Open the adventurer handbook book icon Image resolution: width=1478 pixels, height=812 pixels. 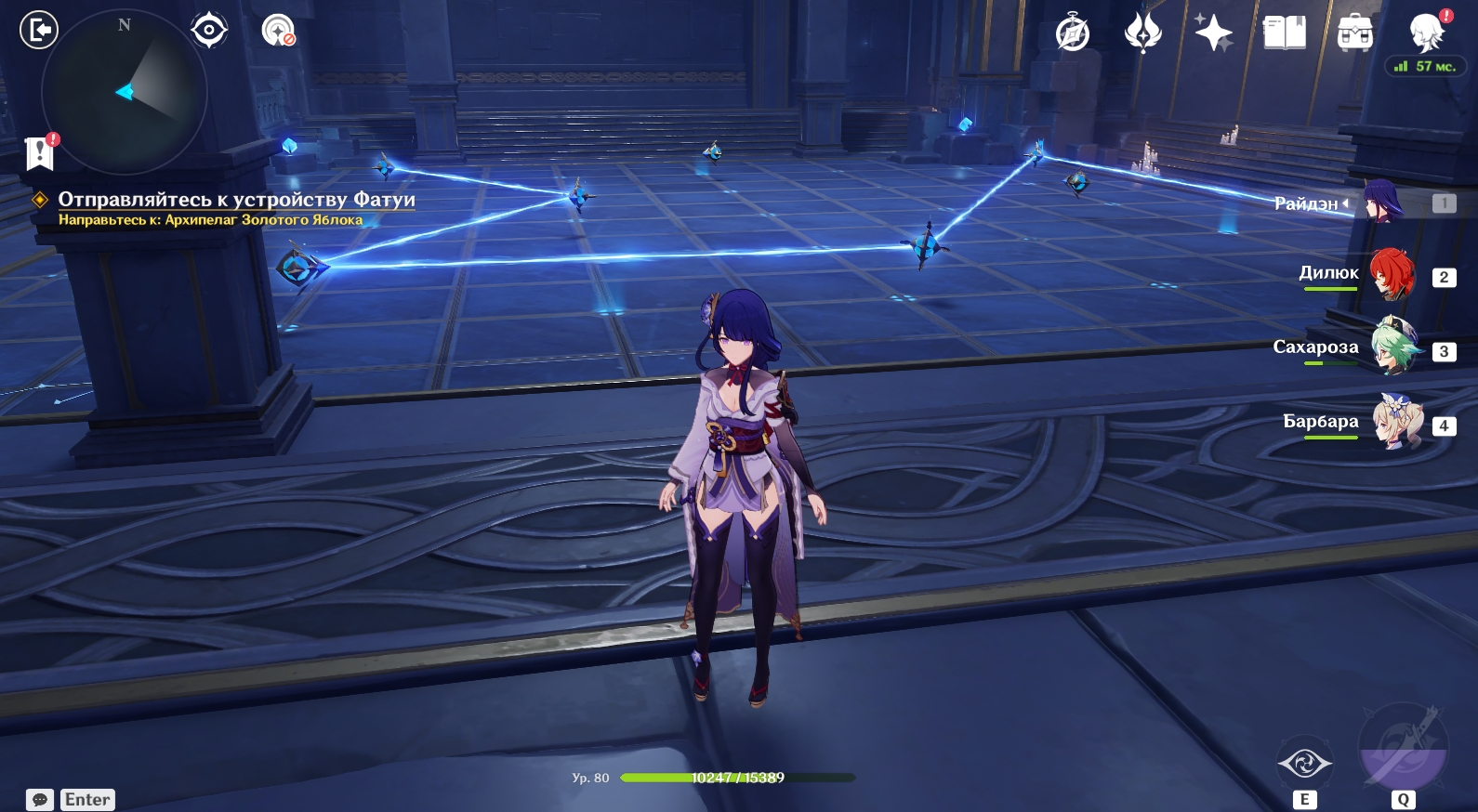pyautogui.click(x=1285, y=33)
